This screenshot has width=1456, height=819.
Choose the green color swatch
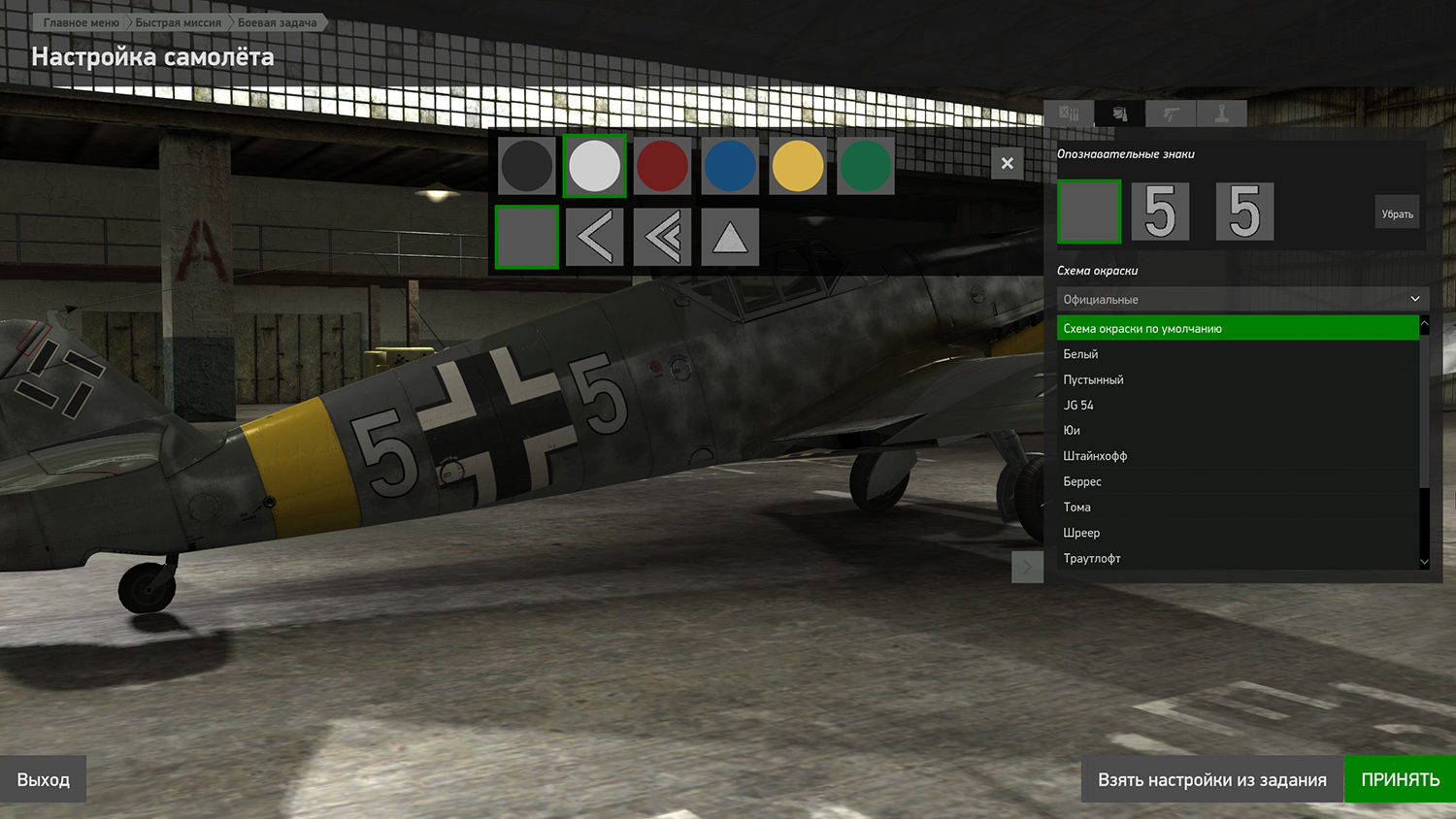865,166
